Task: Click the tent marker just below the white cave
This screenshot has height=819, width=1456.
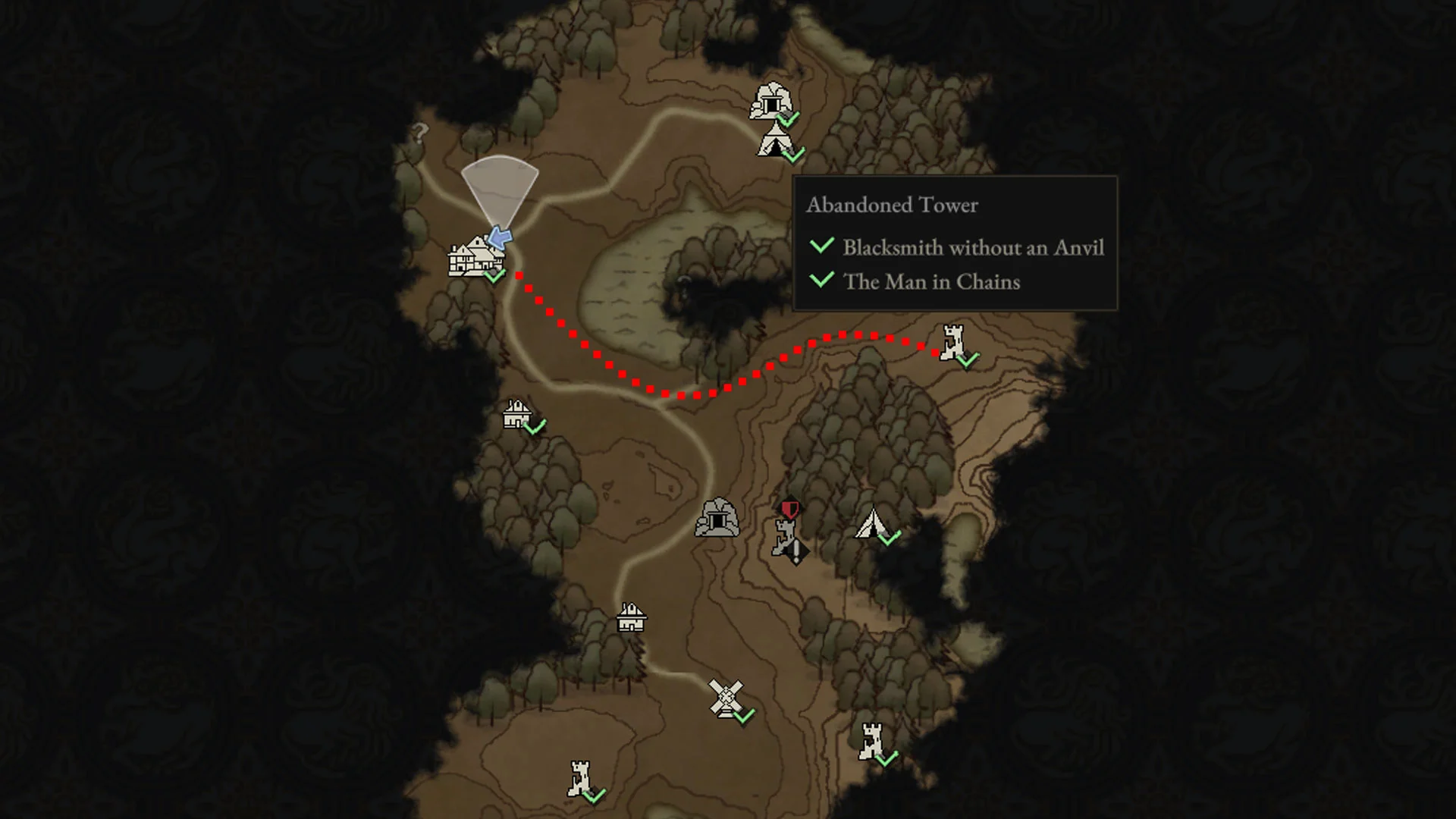Action: coord(773,141)
